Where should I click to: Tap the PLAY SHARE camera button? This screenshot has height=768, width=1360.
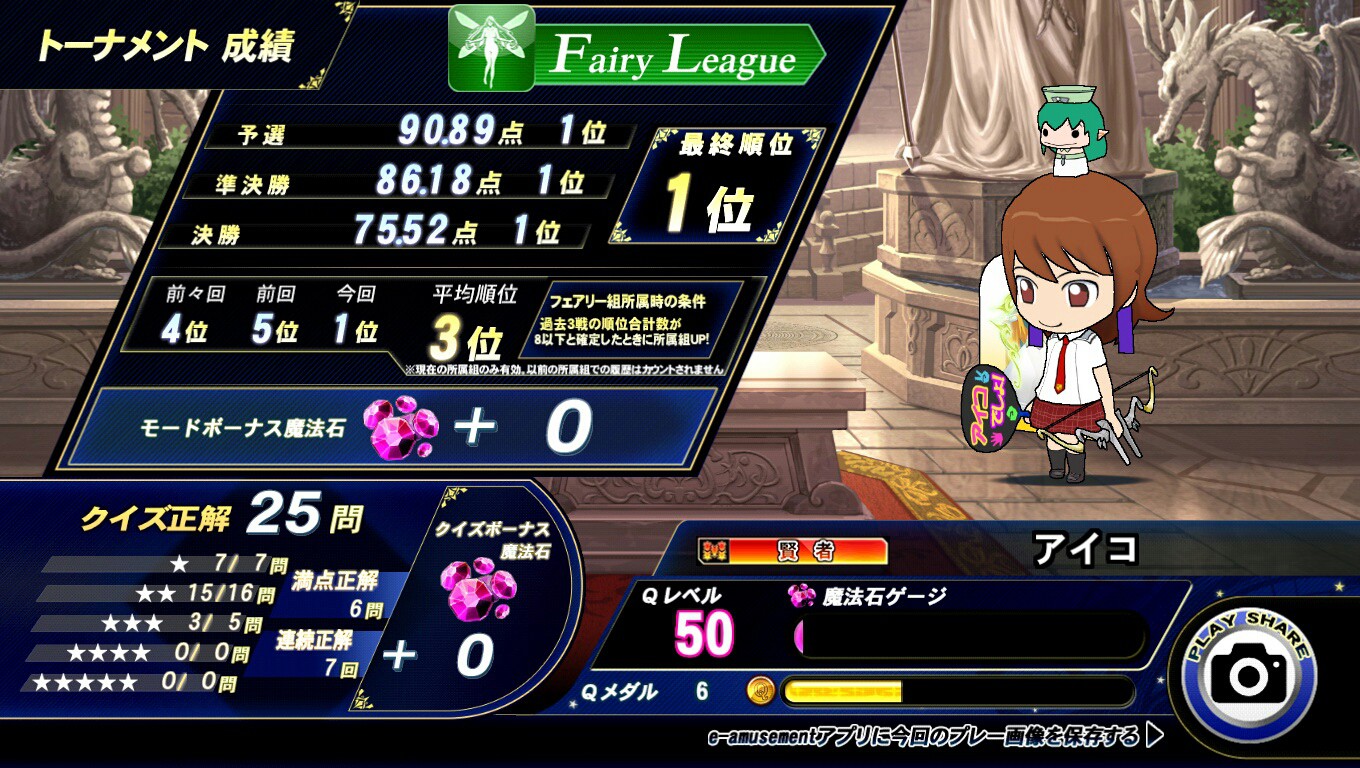click(x=1248, y=673)
